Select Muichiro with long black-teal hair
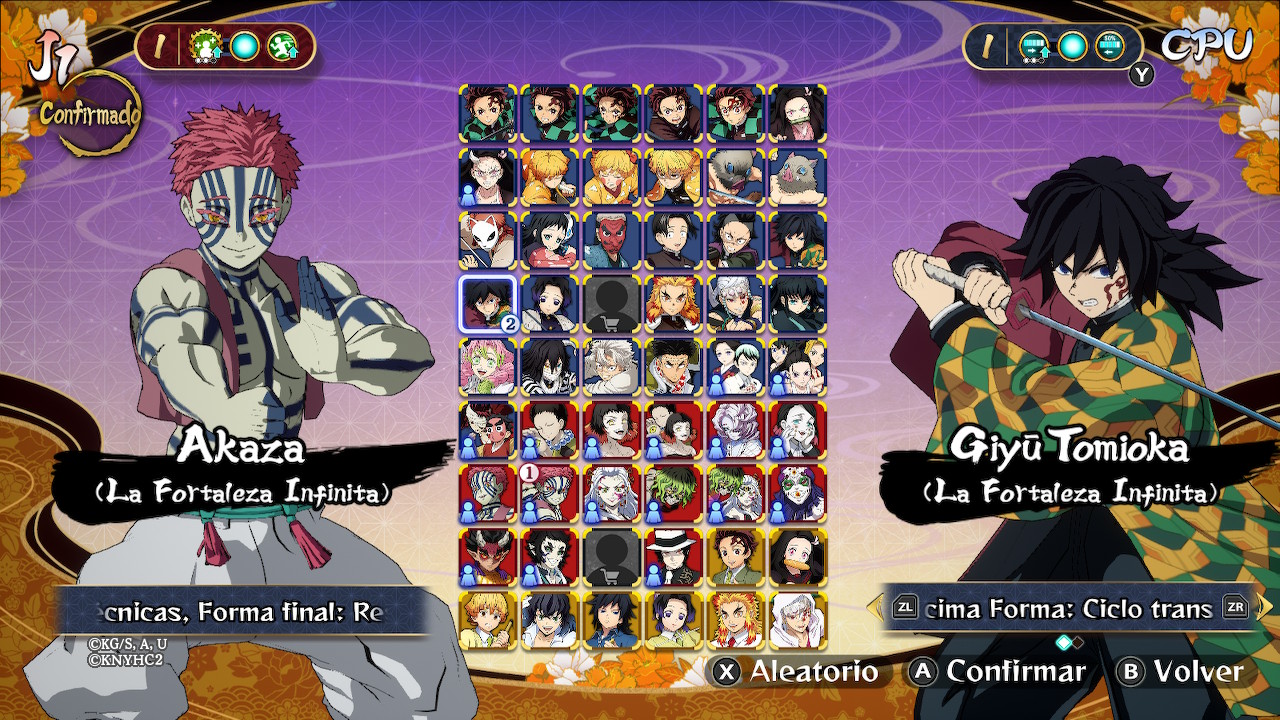The width and height of the screenshot is (1280, 720). click(x=798, y=304)
